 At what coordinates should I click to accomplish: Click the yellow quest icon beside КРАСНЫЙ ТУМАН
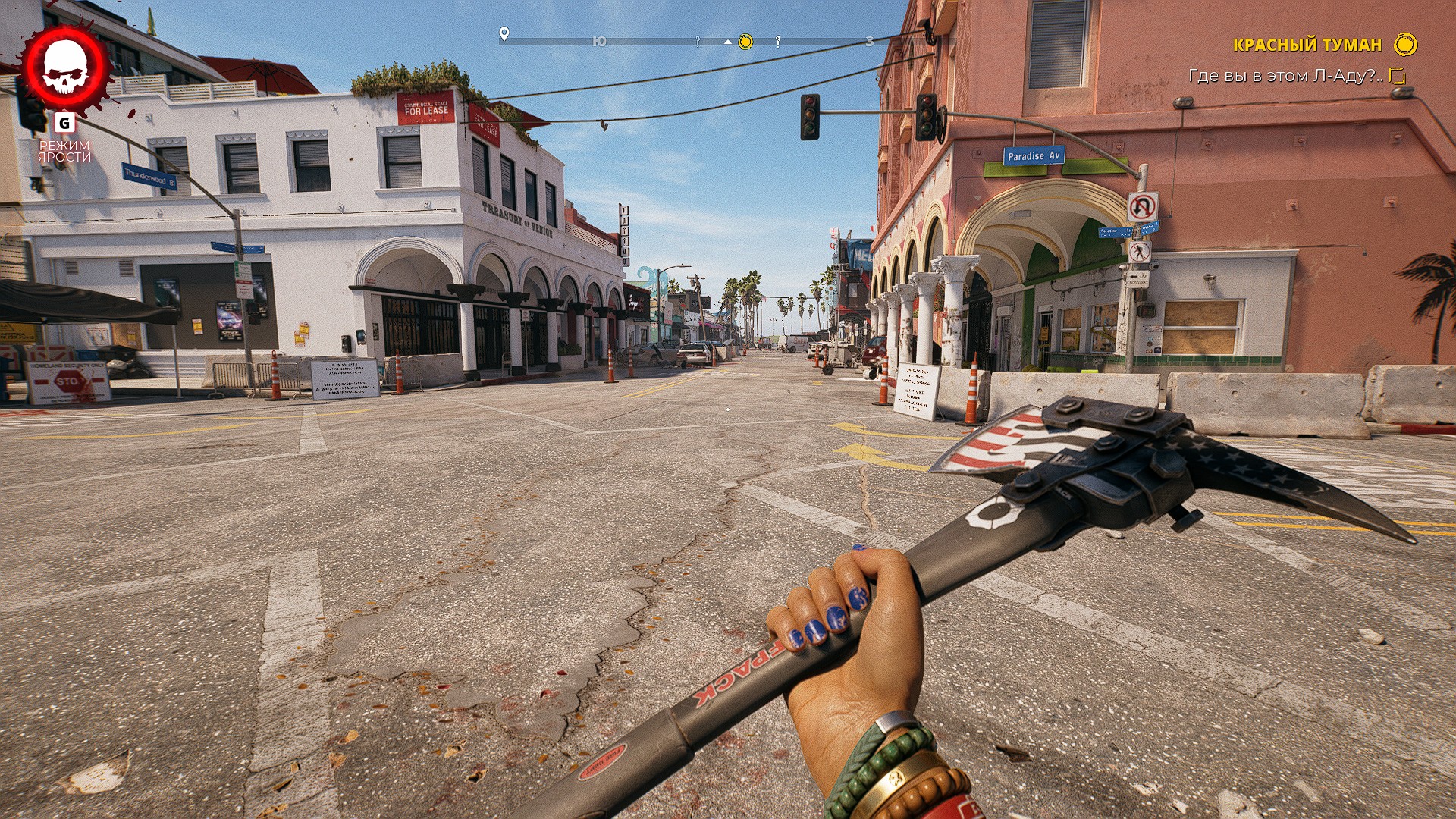1405,45
